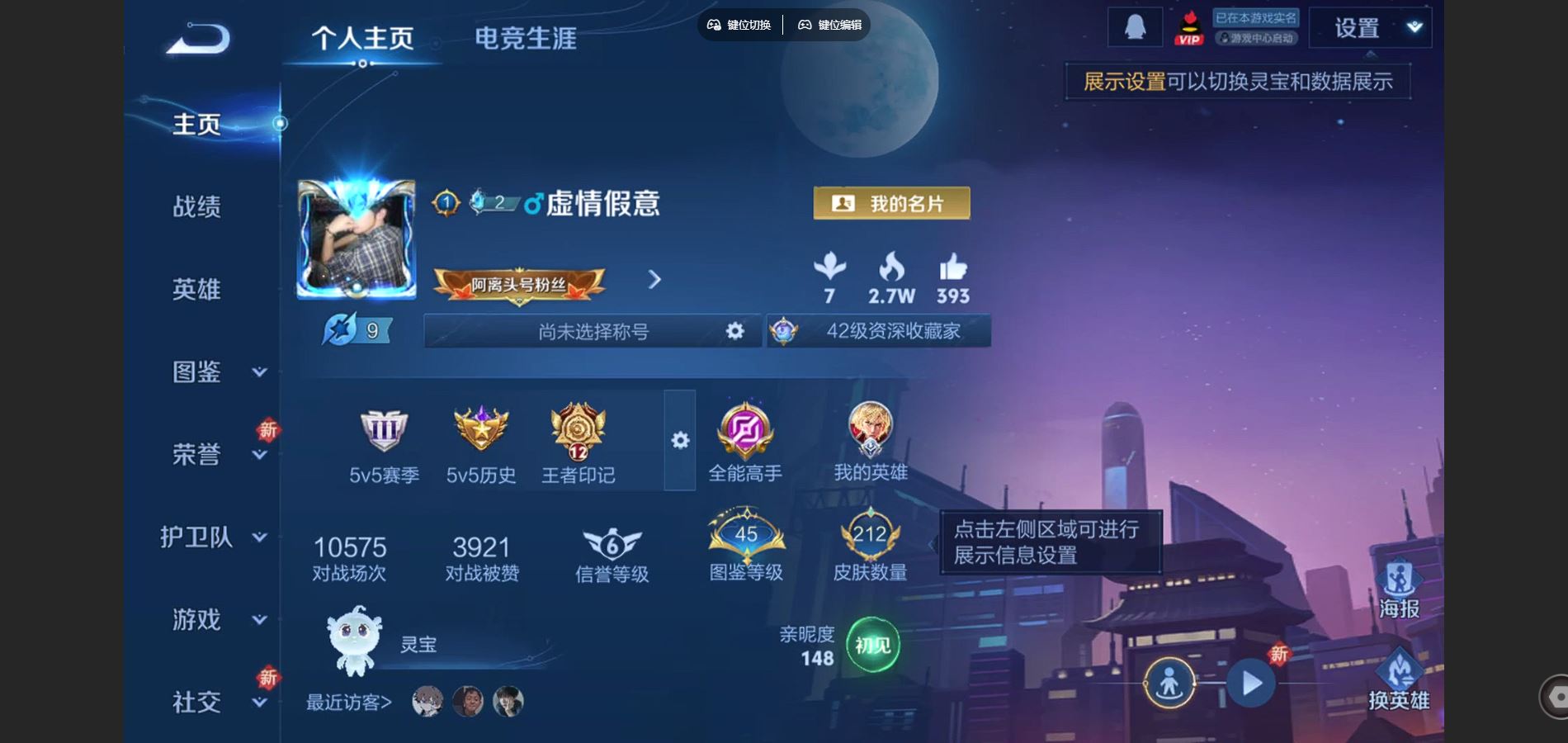The height and width of the screenshot is (743, 1568).
Task: Click the gear beside 尚未选择称号
Action: click(733, 331)
